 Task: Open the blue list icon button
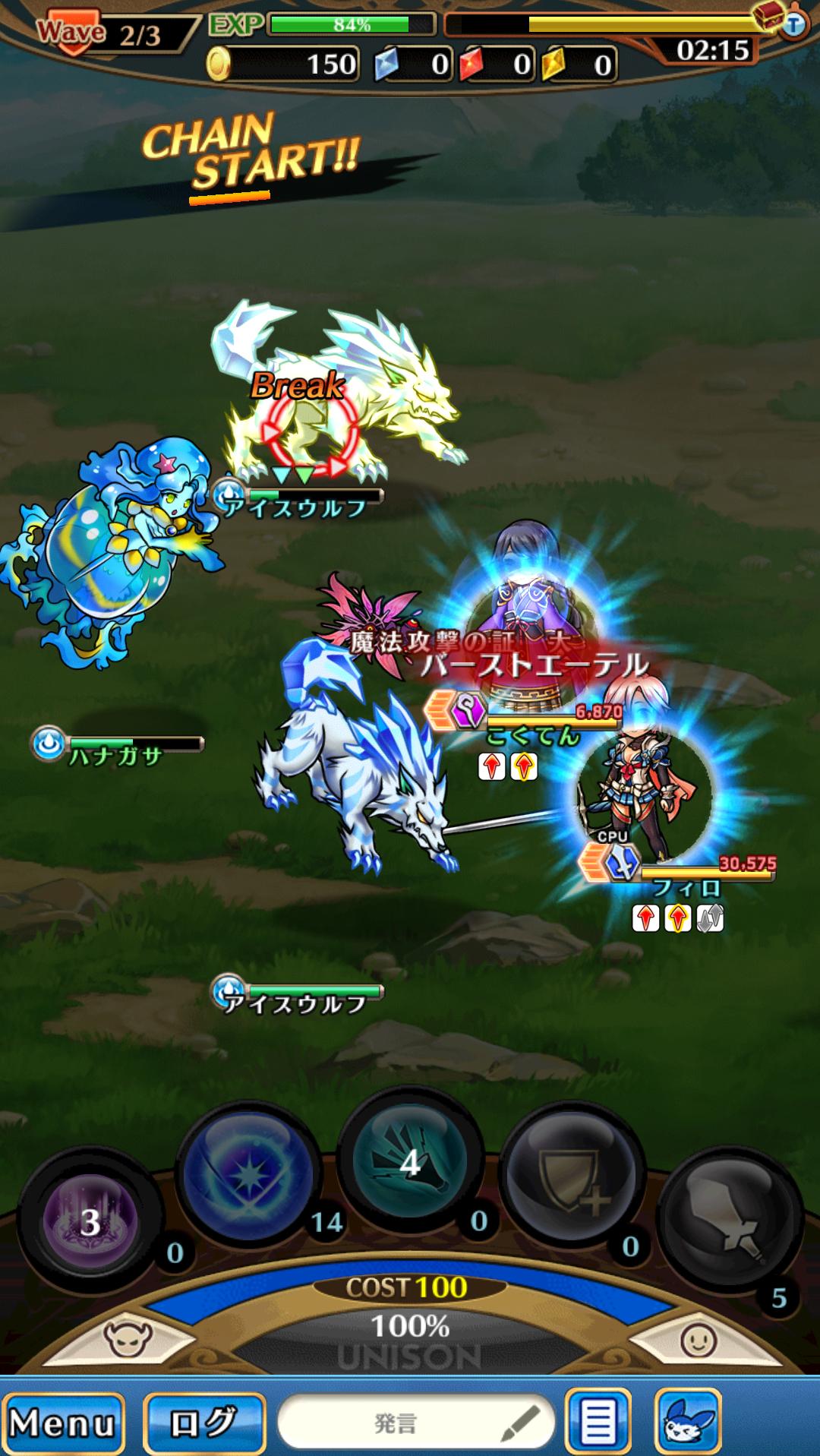[598, 1423]
